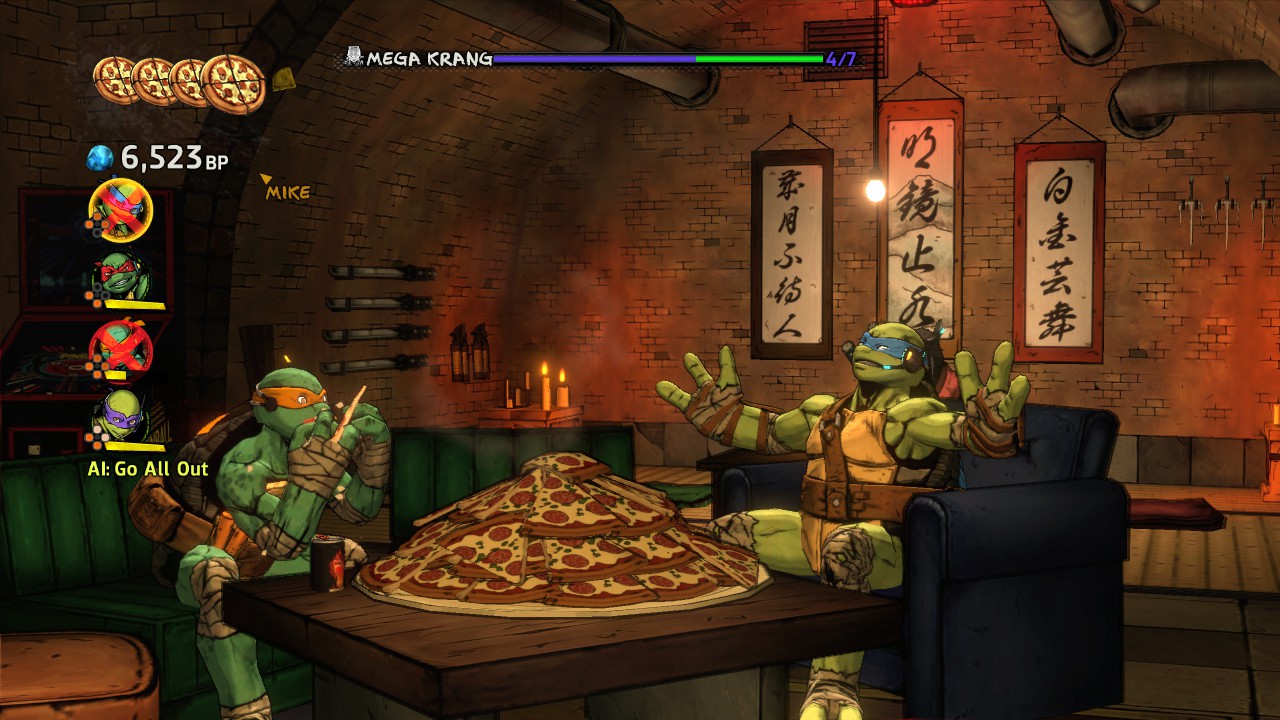
Task: Switch to the Raphael portrait
Action: (x=122, y=276)
